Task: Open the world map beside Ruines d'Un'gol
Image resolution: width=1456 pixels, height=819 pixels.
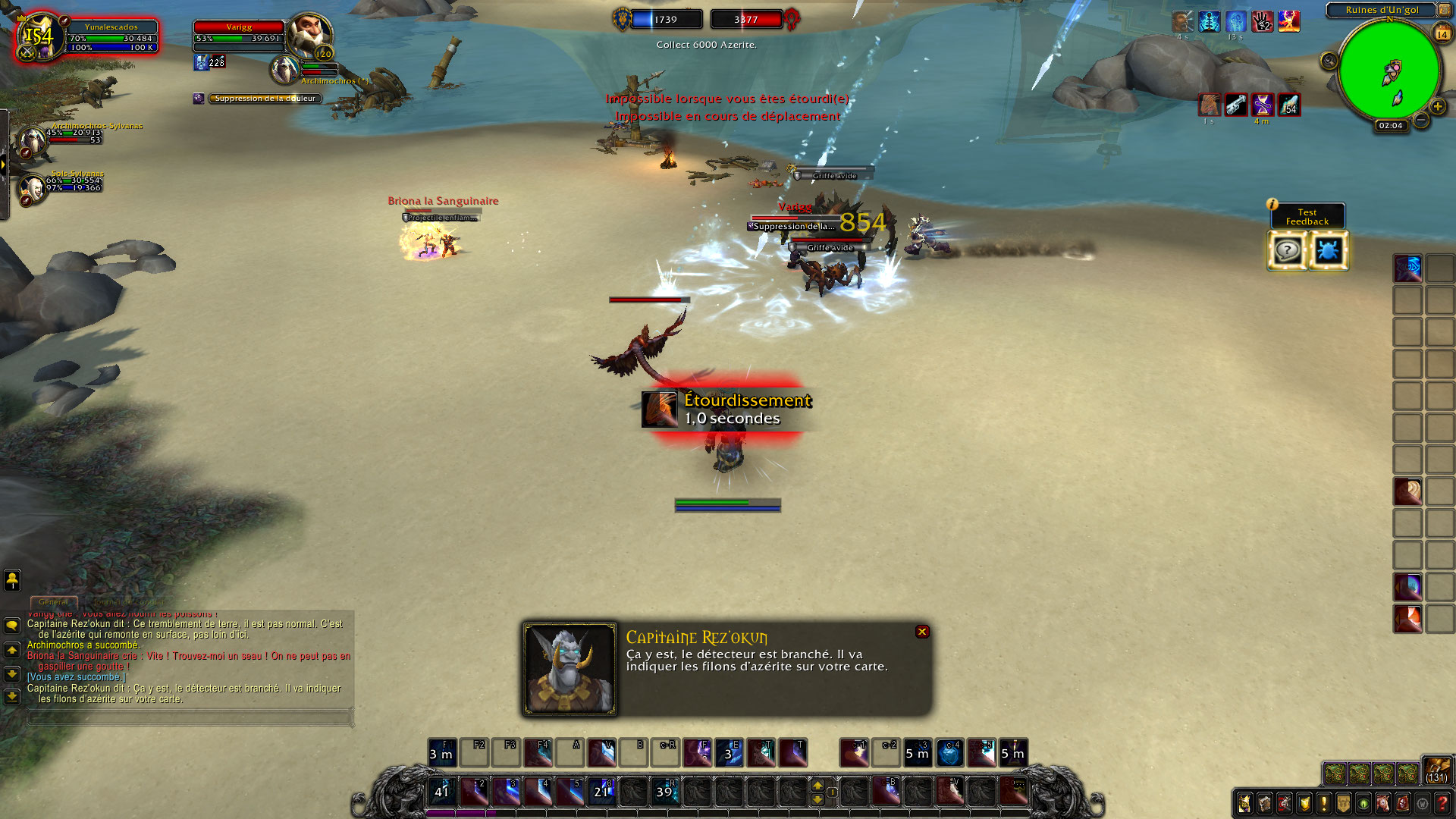Action: 1444,10
